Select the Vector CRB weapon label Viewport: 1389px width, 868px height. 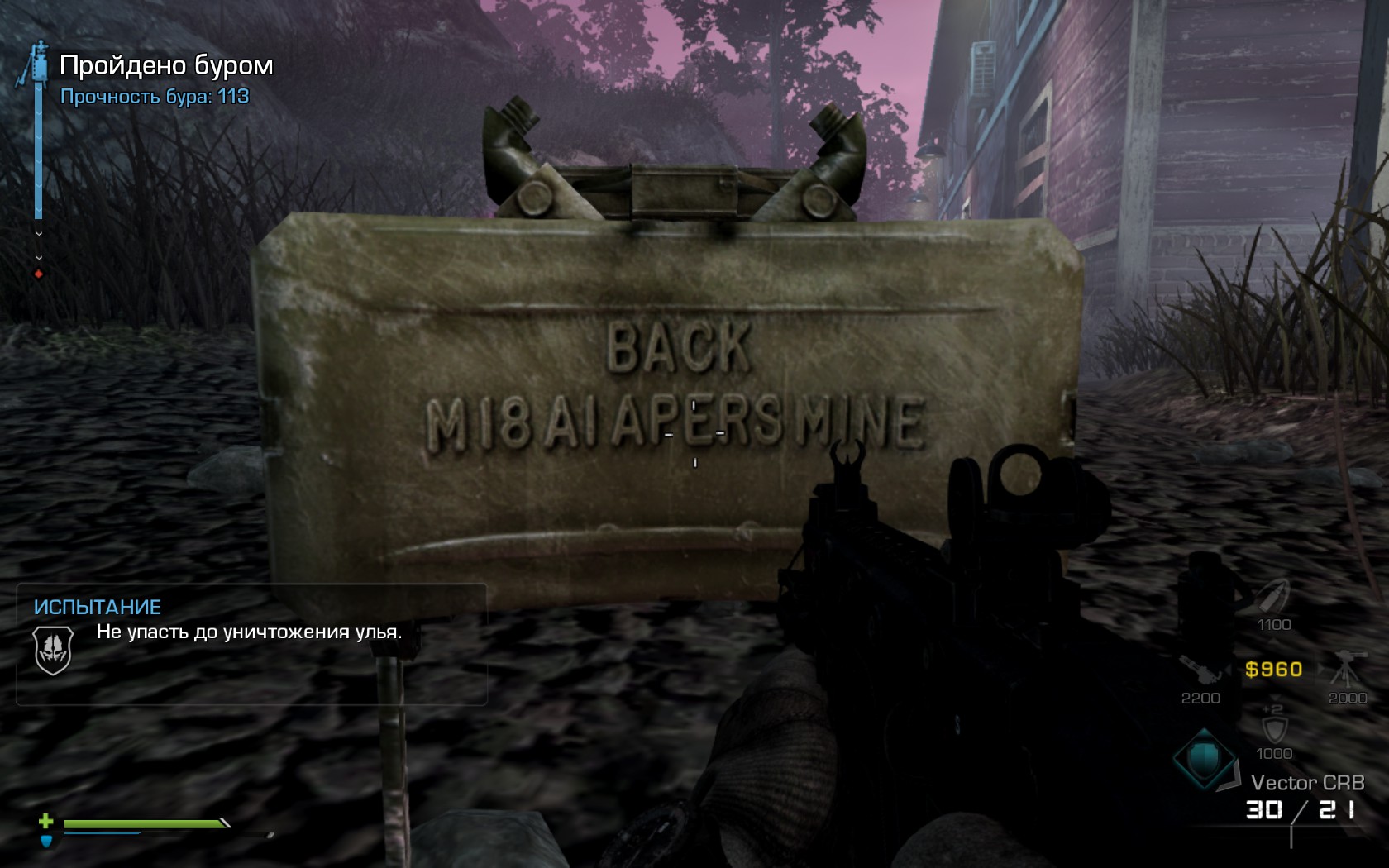(x=1309, y=780)
